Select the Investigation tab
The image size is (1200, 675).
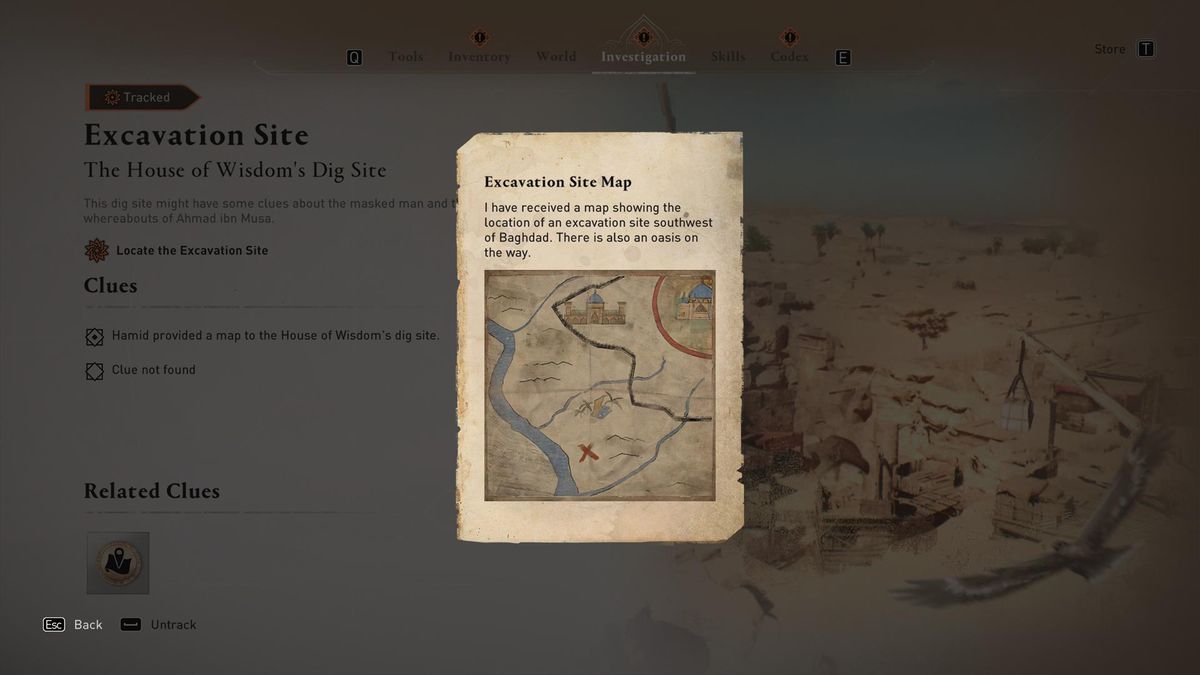[643, 57]
